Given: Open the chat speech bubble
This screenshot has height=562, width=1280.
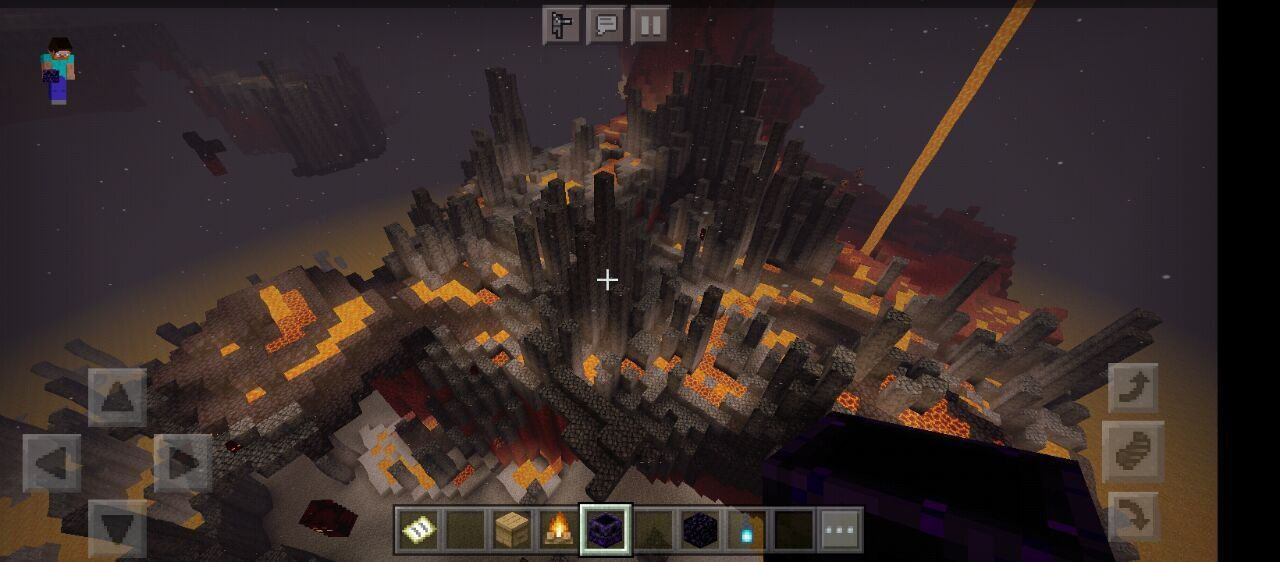Looking at the screenshot, I should coord(606,25).
